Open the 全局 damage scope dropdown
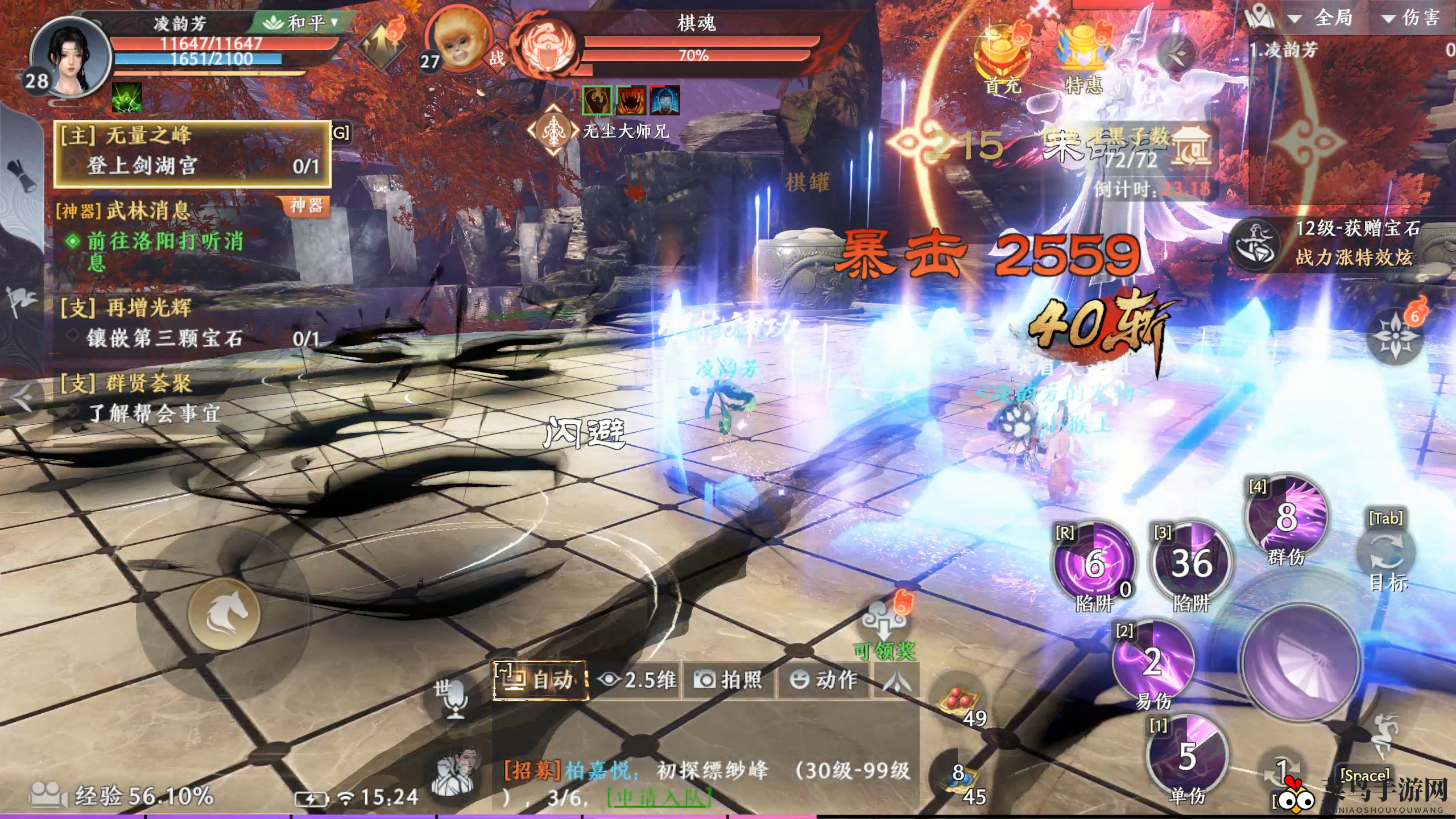Viewport: 1456px width, 819px height. 1322,18
